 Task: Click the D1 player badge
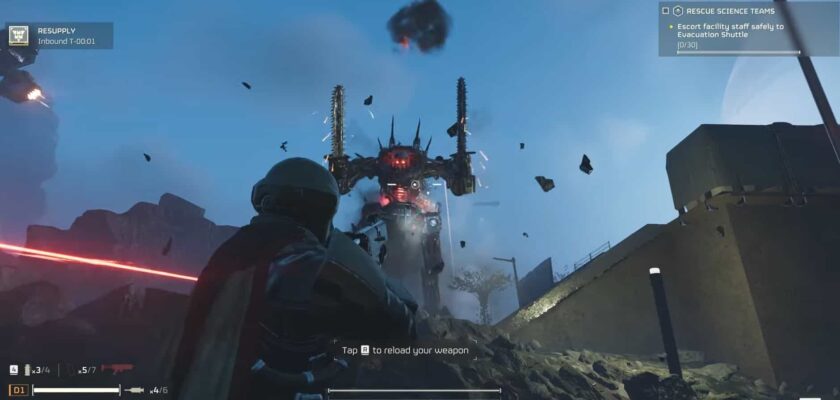[18, 390]
